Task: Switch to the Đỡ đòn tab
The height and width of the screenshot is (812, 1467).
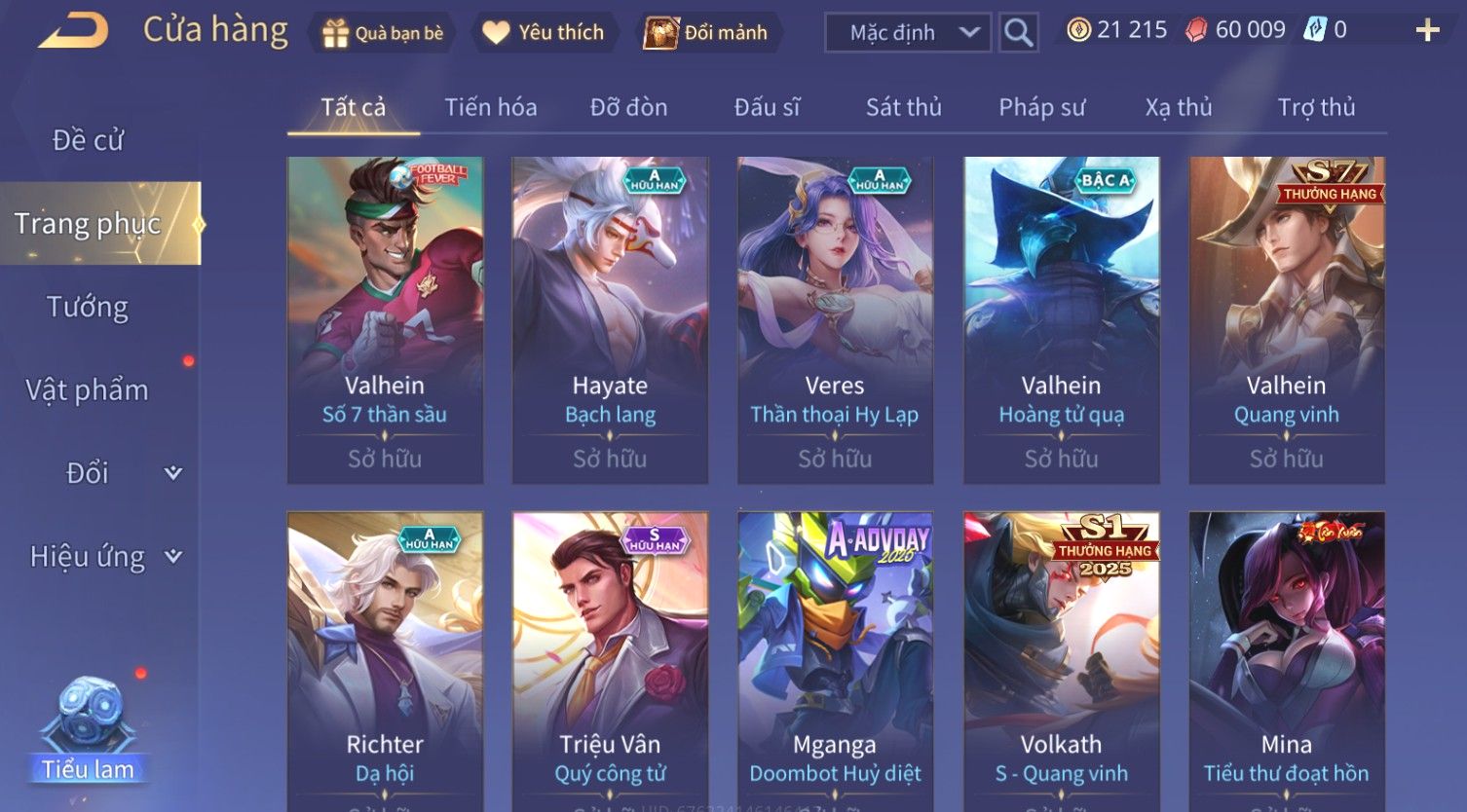Action: (629, 107)
